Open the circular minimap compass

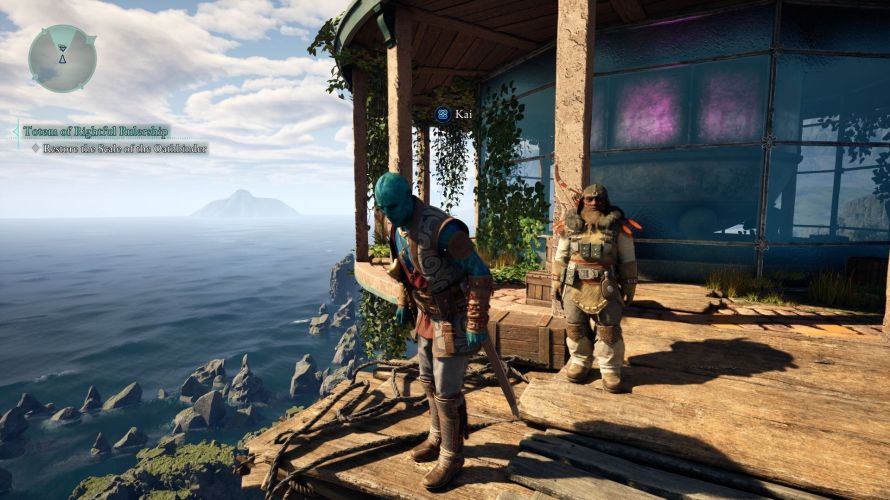[62, 58]
